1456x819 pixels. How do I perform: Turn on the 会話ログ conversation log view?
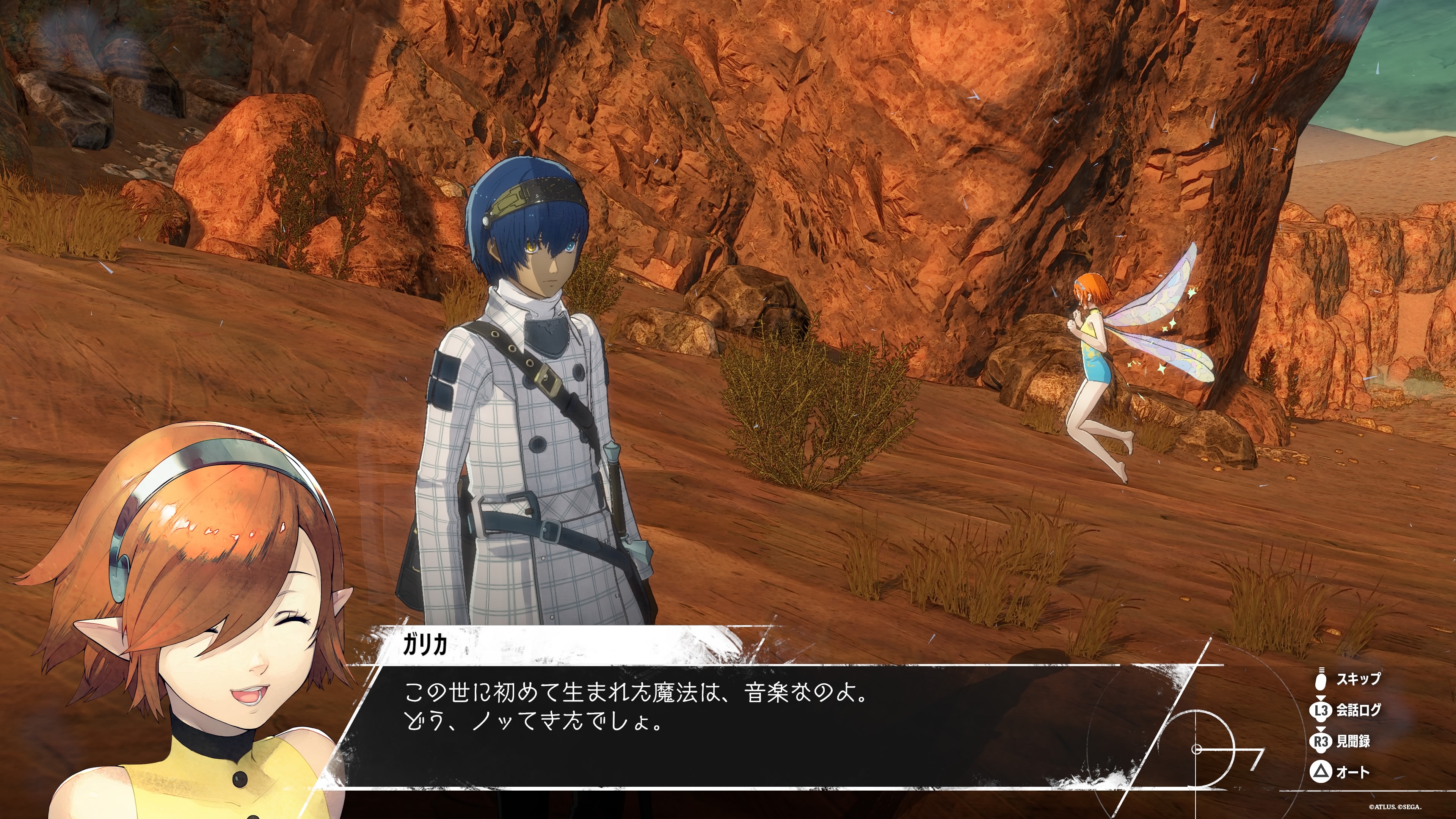tap(1360, 711)
